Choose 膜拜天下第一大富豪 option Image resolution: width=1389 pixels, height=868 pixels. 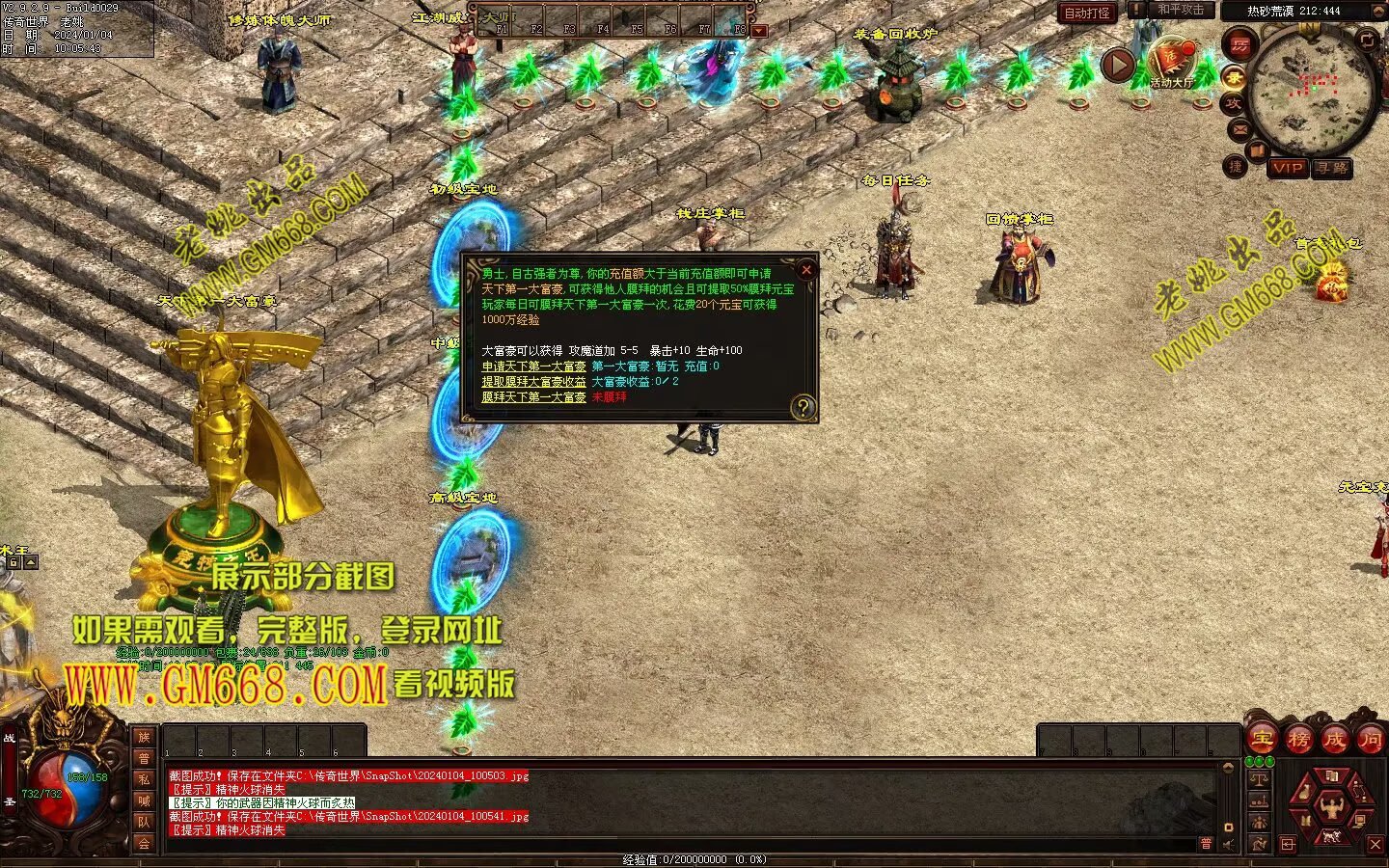click(533, 397)
